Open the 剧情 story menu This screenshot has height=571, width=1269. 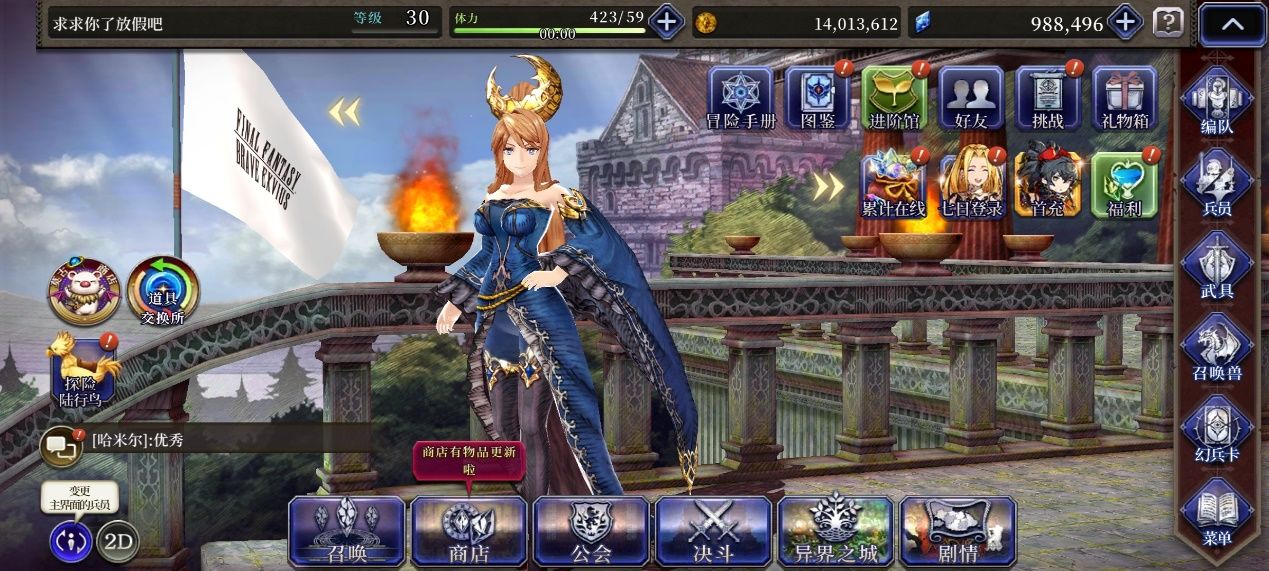click(x=958, y=530)
